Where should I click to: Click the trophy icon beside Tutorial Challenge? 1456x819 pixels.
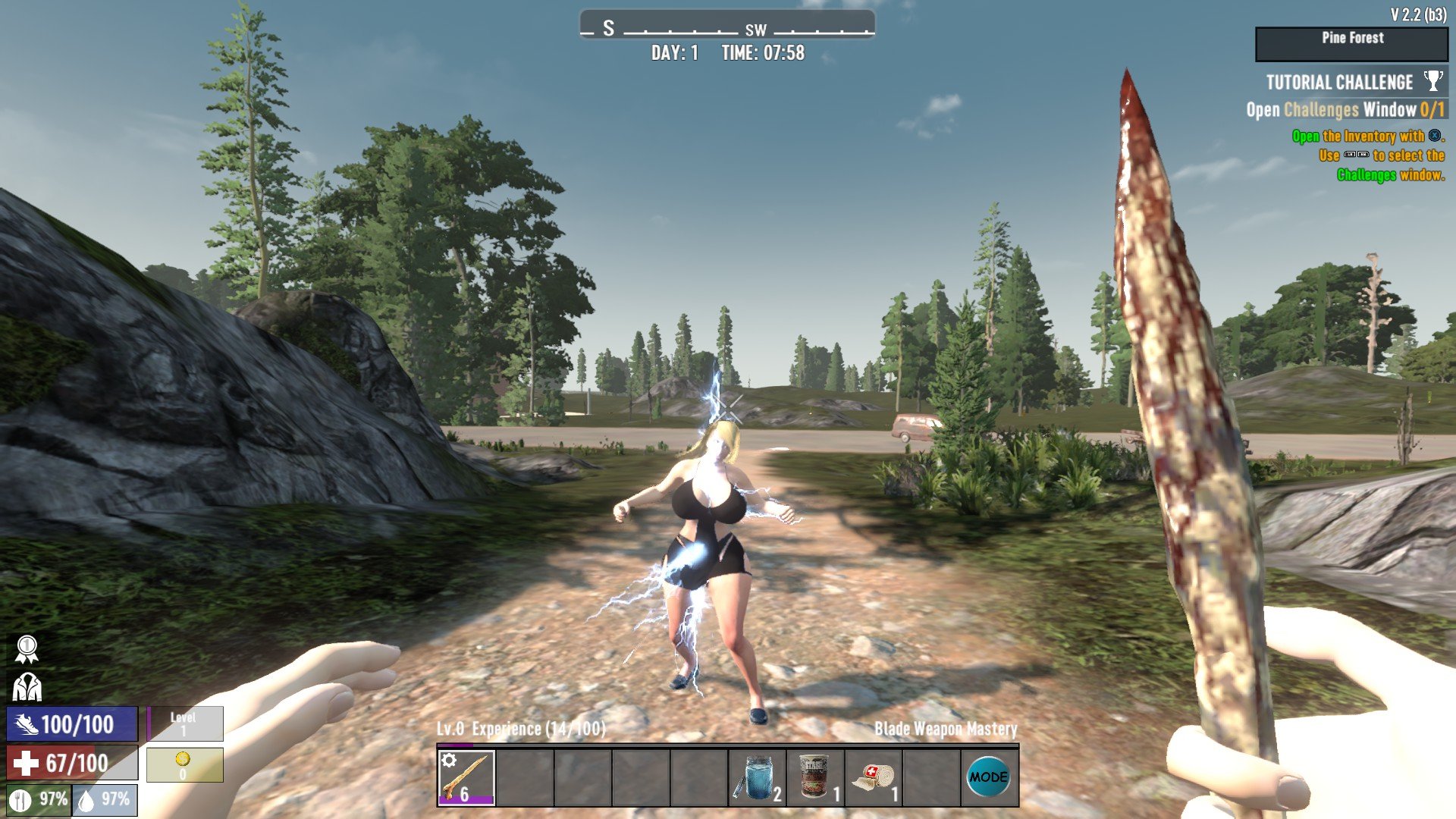click(x=1432, y=80)
